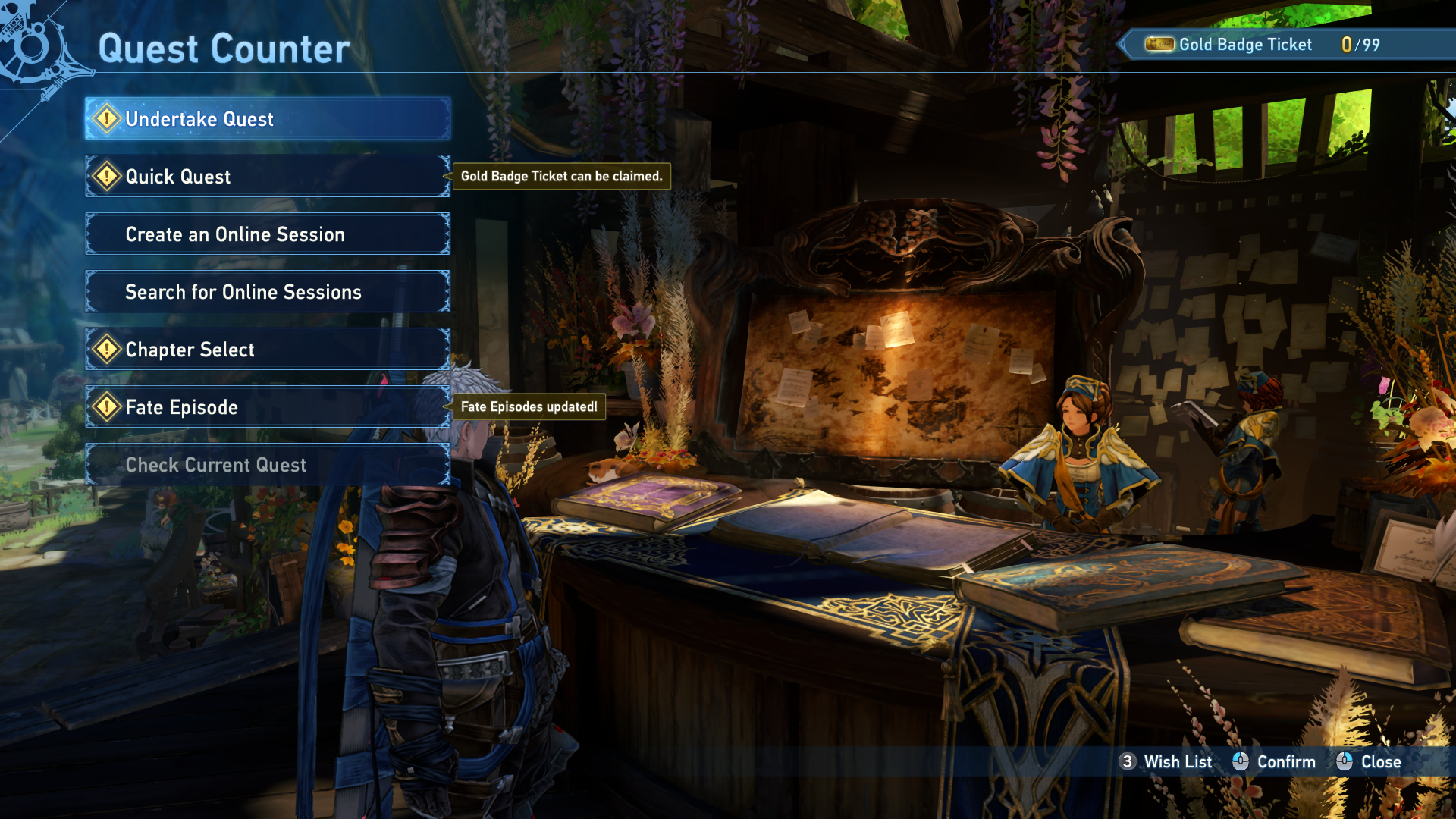Select the Undertake Quest option
This screenshot has height=819, width=1456.
click(x=268, y=119)
